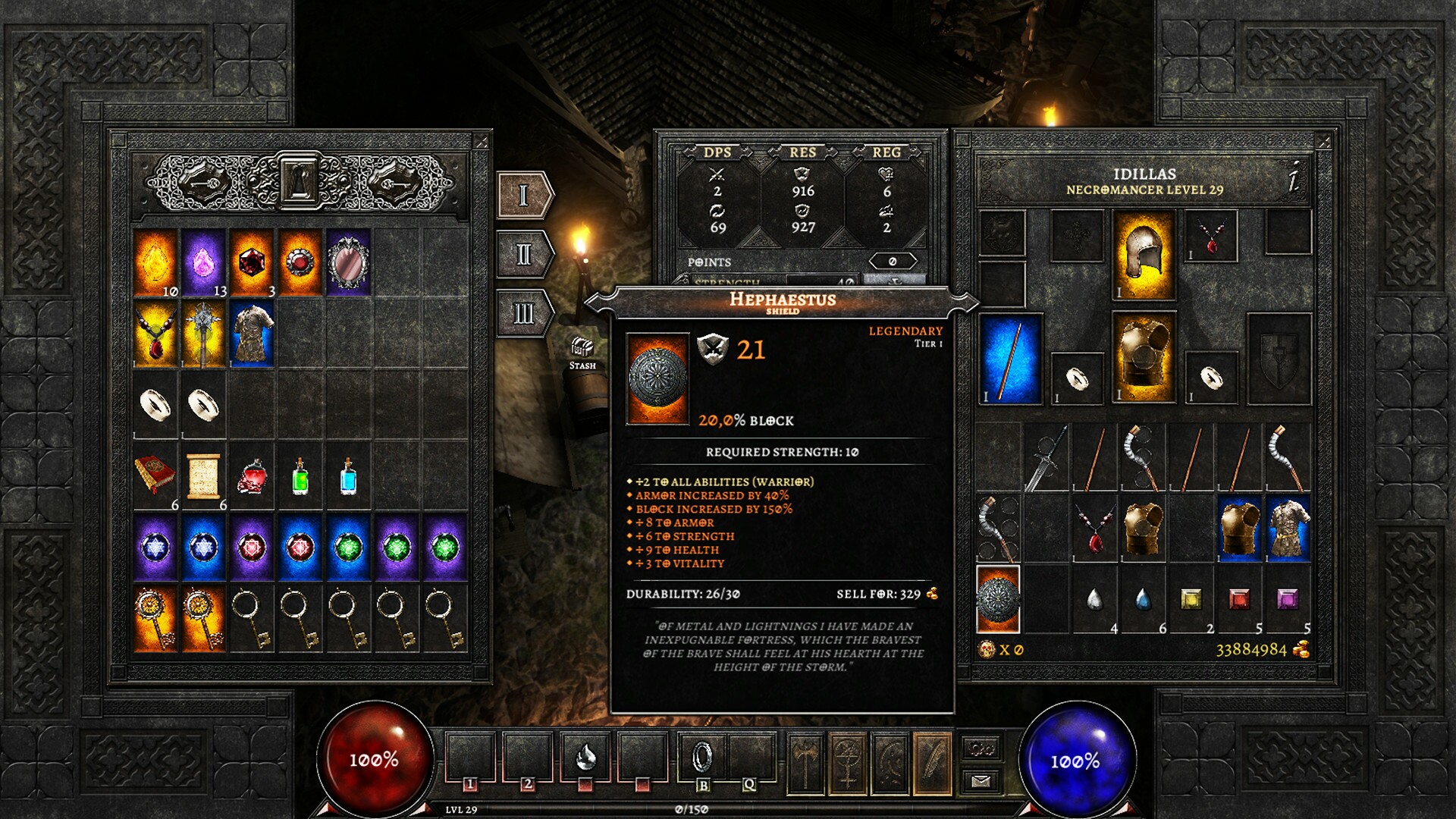Switch to stash tab I

522,194
